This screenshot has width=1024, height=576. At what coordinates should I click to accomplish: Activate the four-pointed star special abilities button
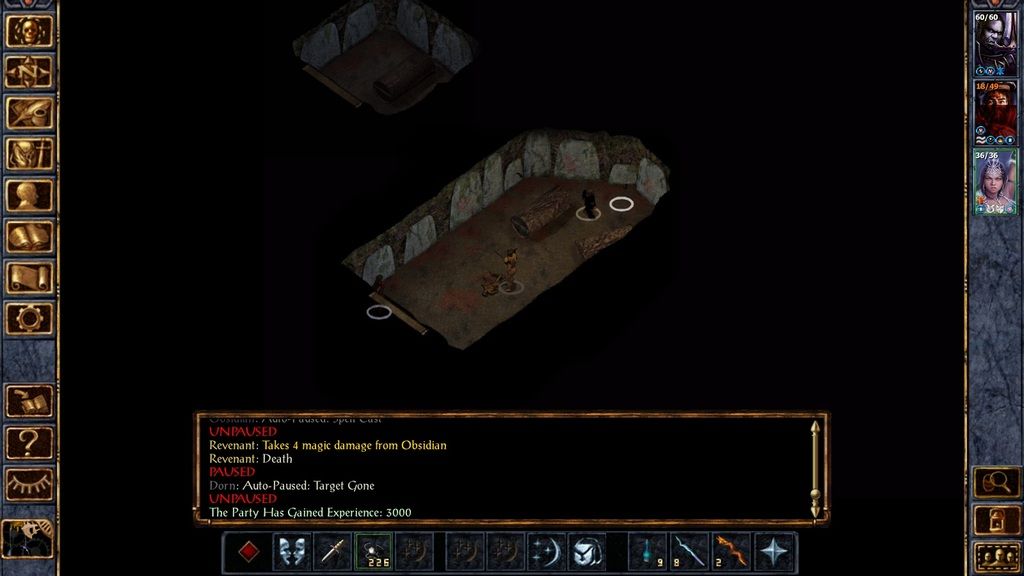tap(774, 552)
